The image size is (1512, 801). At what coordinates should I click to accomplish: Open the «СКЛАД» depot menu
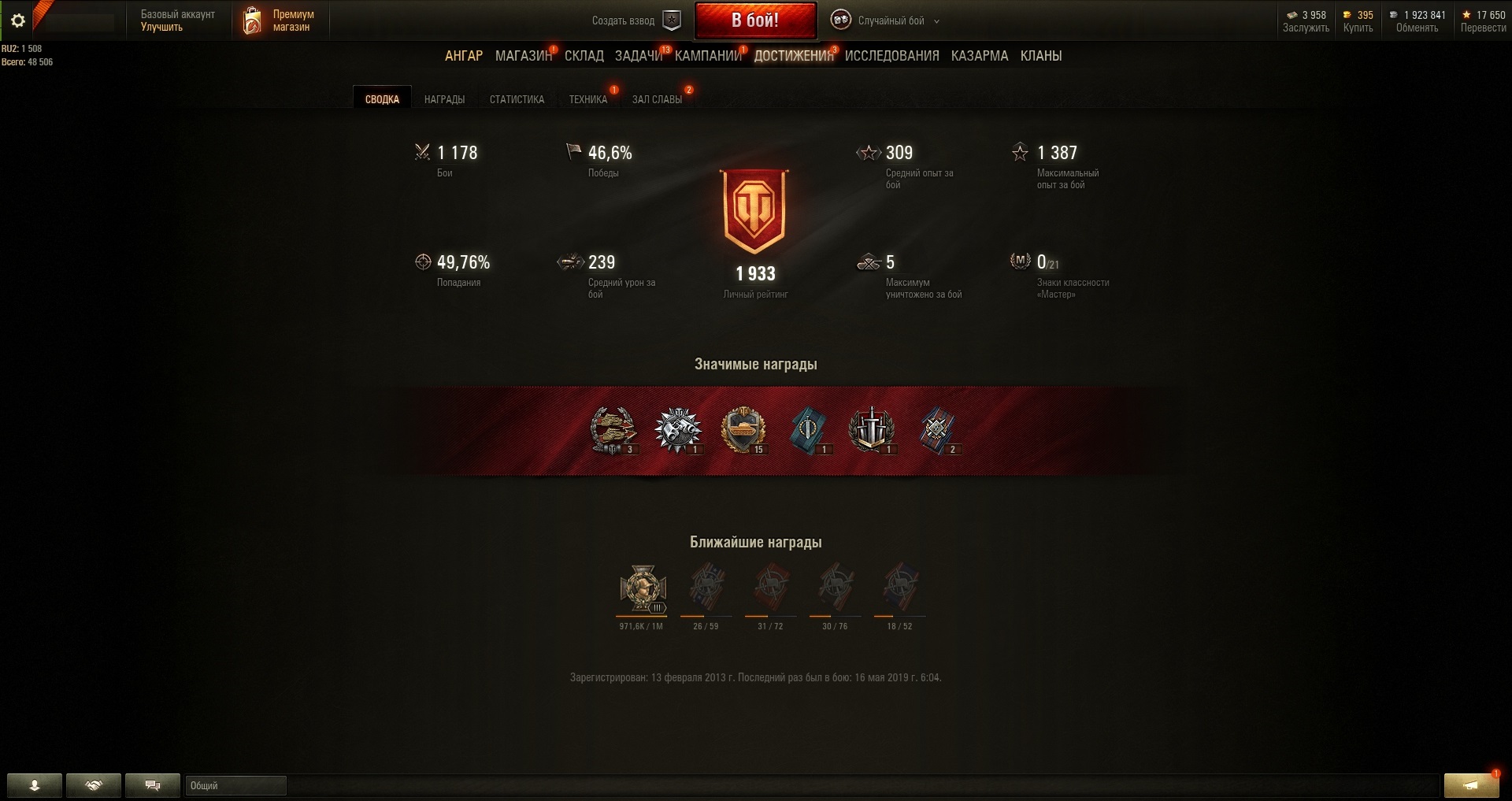point(584,56)
